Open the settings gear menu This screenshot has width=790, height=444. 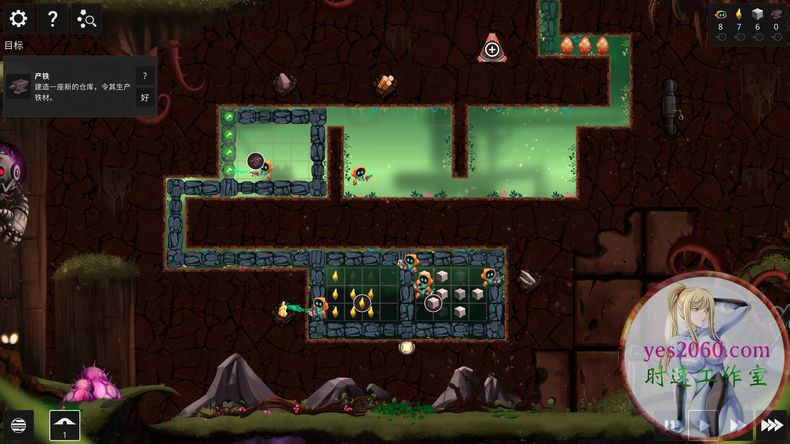(x=17, y=17)
